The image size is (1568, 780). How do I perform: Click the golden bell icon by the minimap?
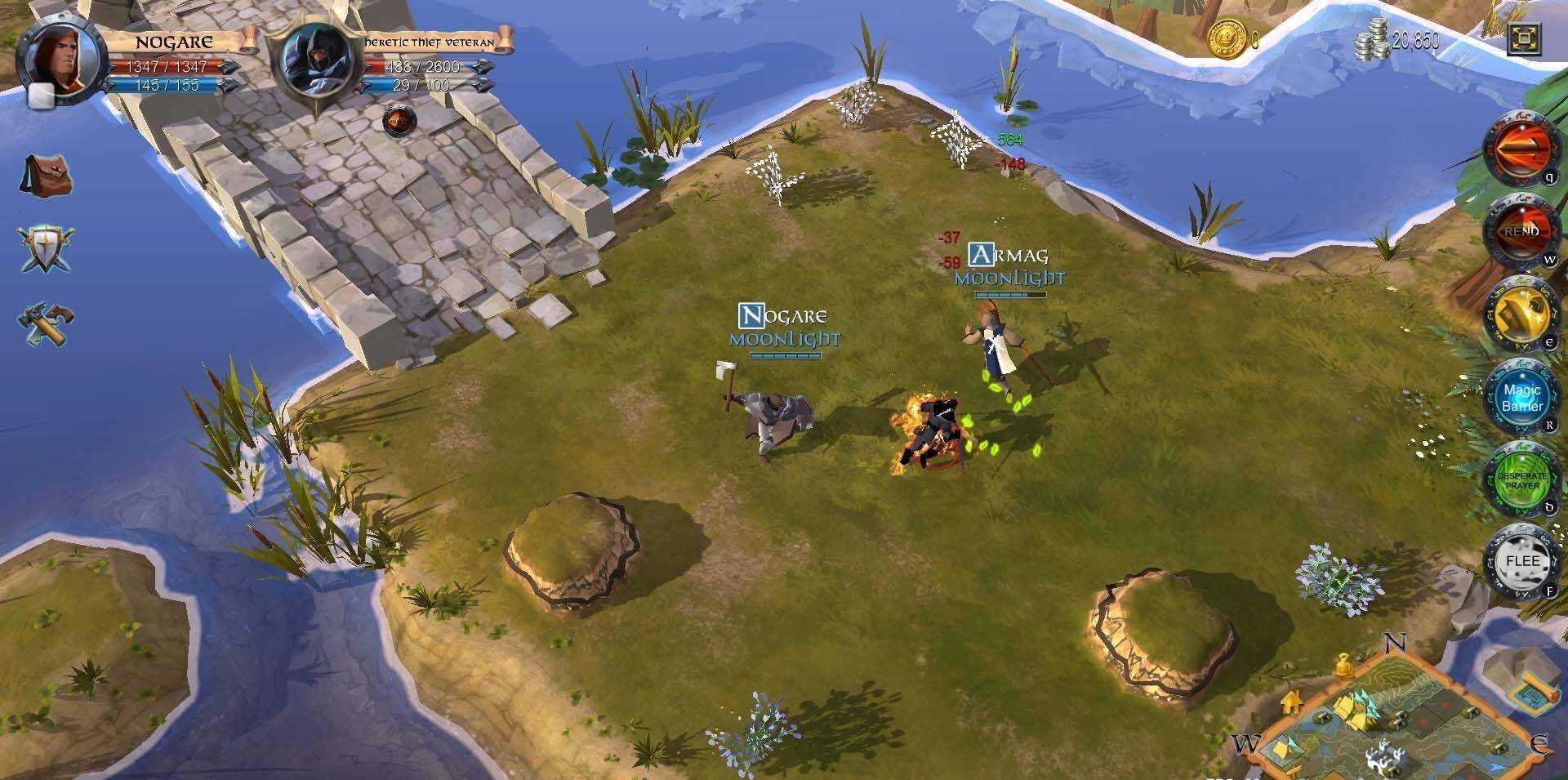pos(1343,667)
